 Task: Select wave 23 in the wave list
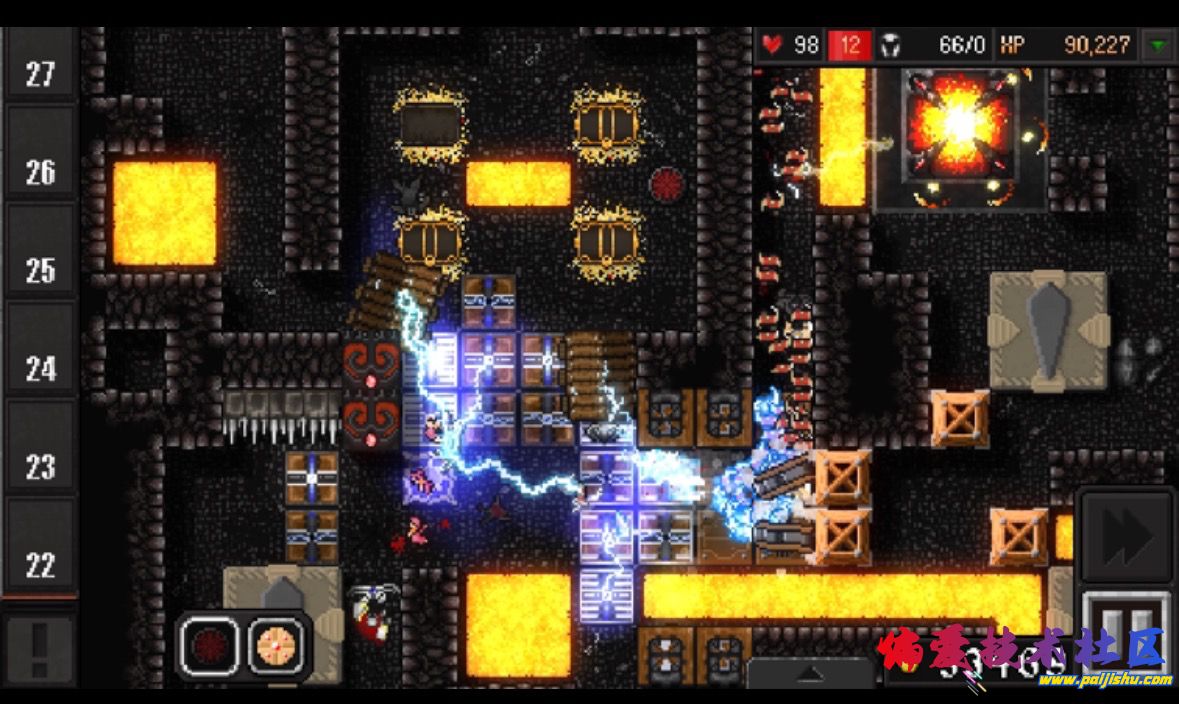[x=40, y=466]
